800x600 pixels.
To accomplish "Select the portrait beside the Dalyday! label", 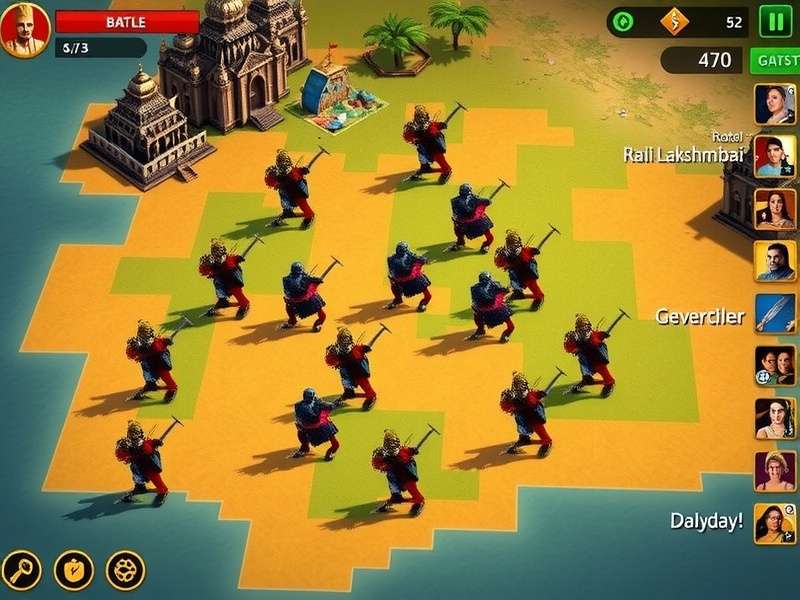I will click(775, 523).
